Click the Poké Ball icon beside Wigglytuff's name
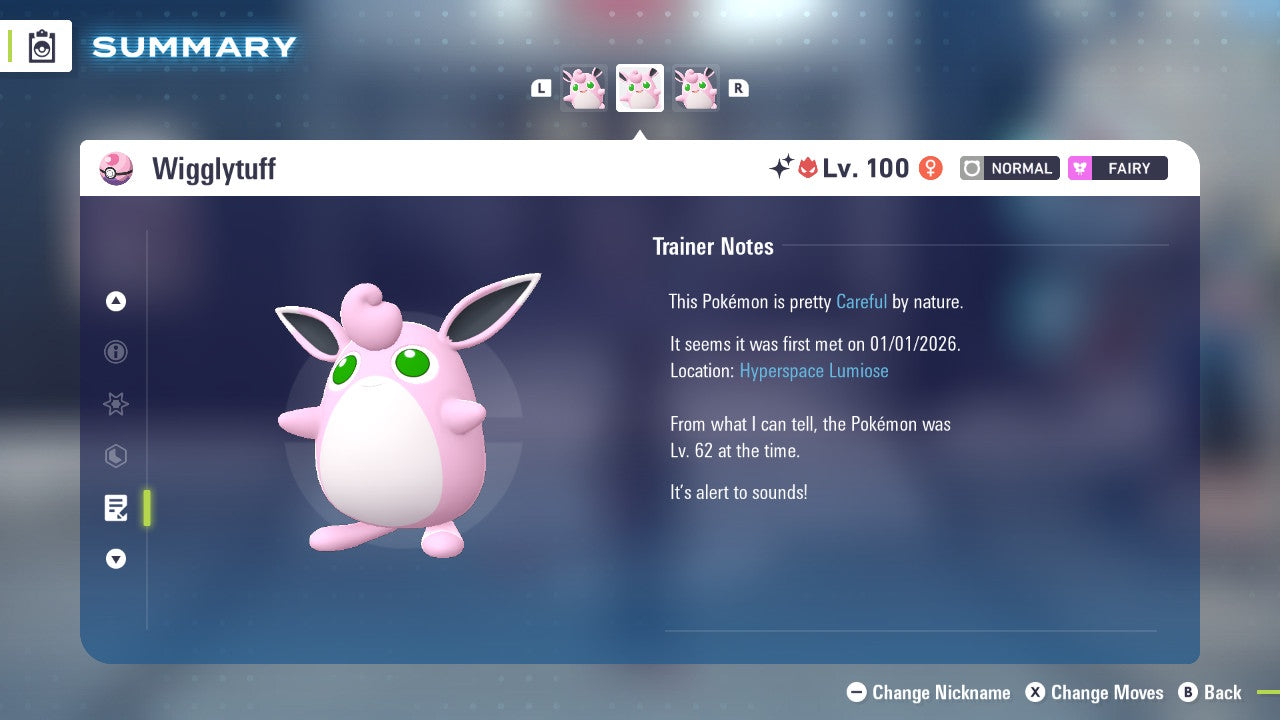The height and width of the screenshot is (720, 1280). point(116,168)
